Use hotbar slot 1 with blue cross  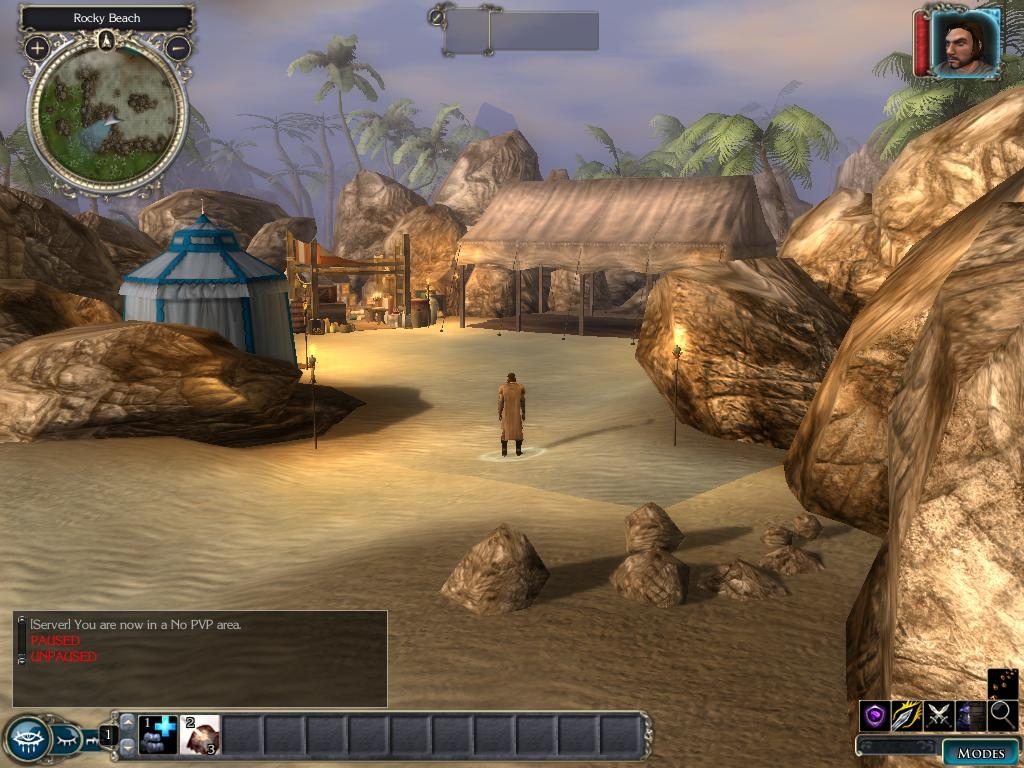158,735
